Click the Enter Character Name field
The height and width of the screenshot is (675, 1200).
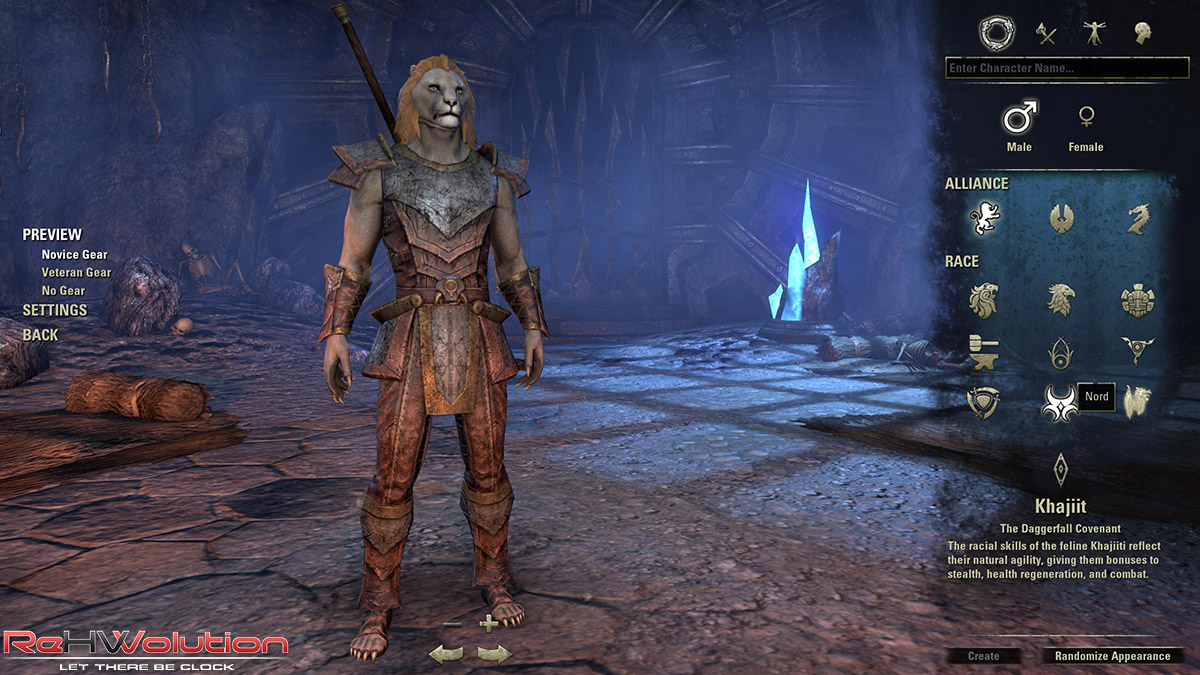[x=1066, y=68]
